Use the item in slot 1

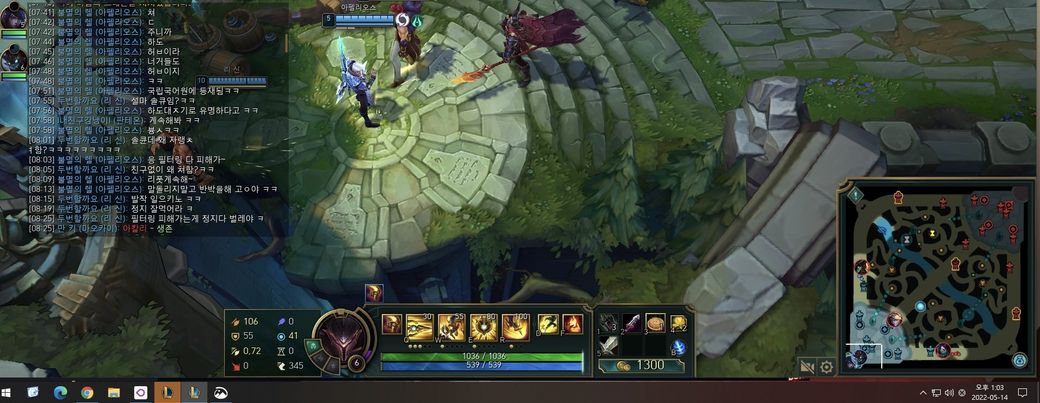click(610, 323)
